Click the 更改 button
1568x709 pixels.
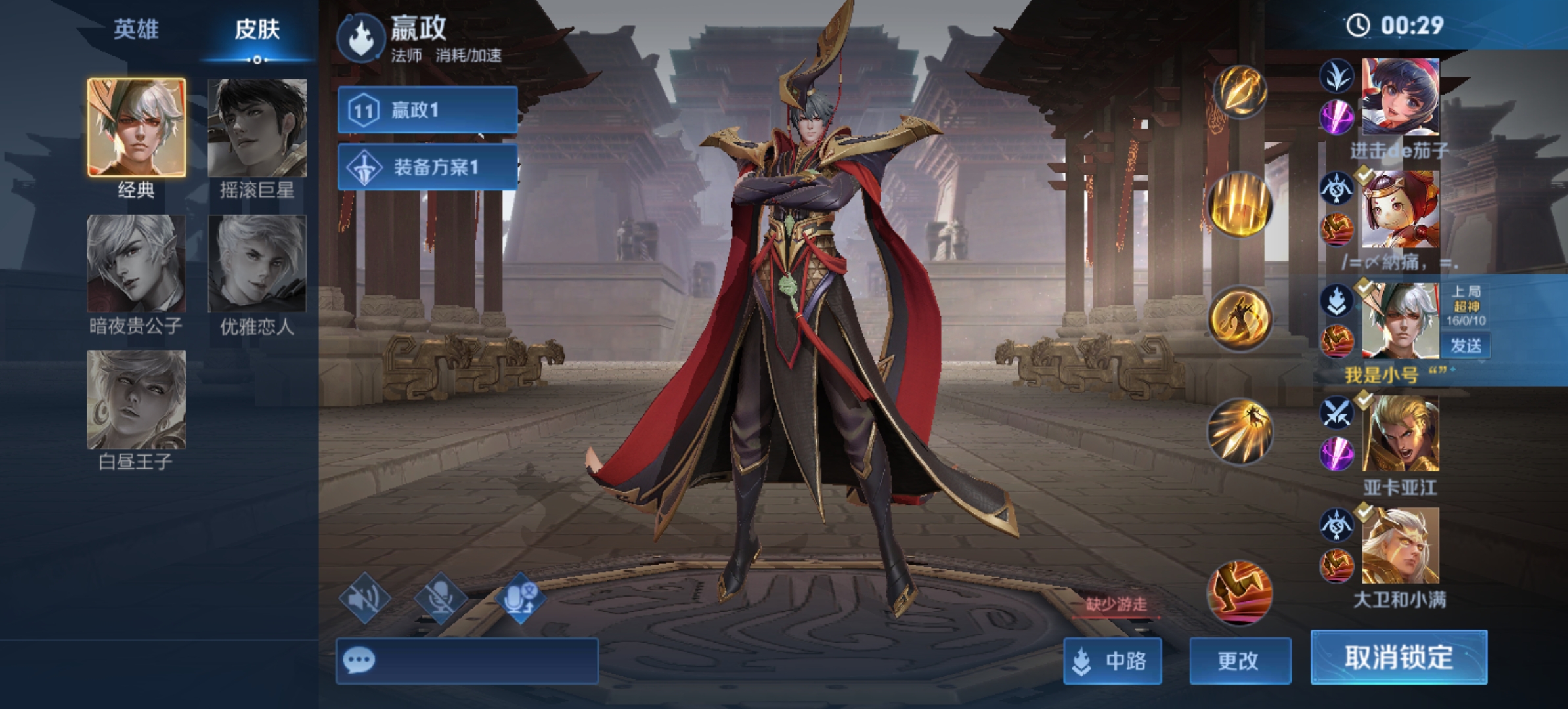1240,660
